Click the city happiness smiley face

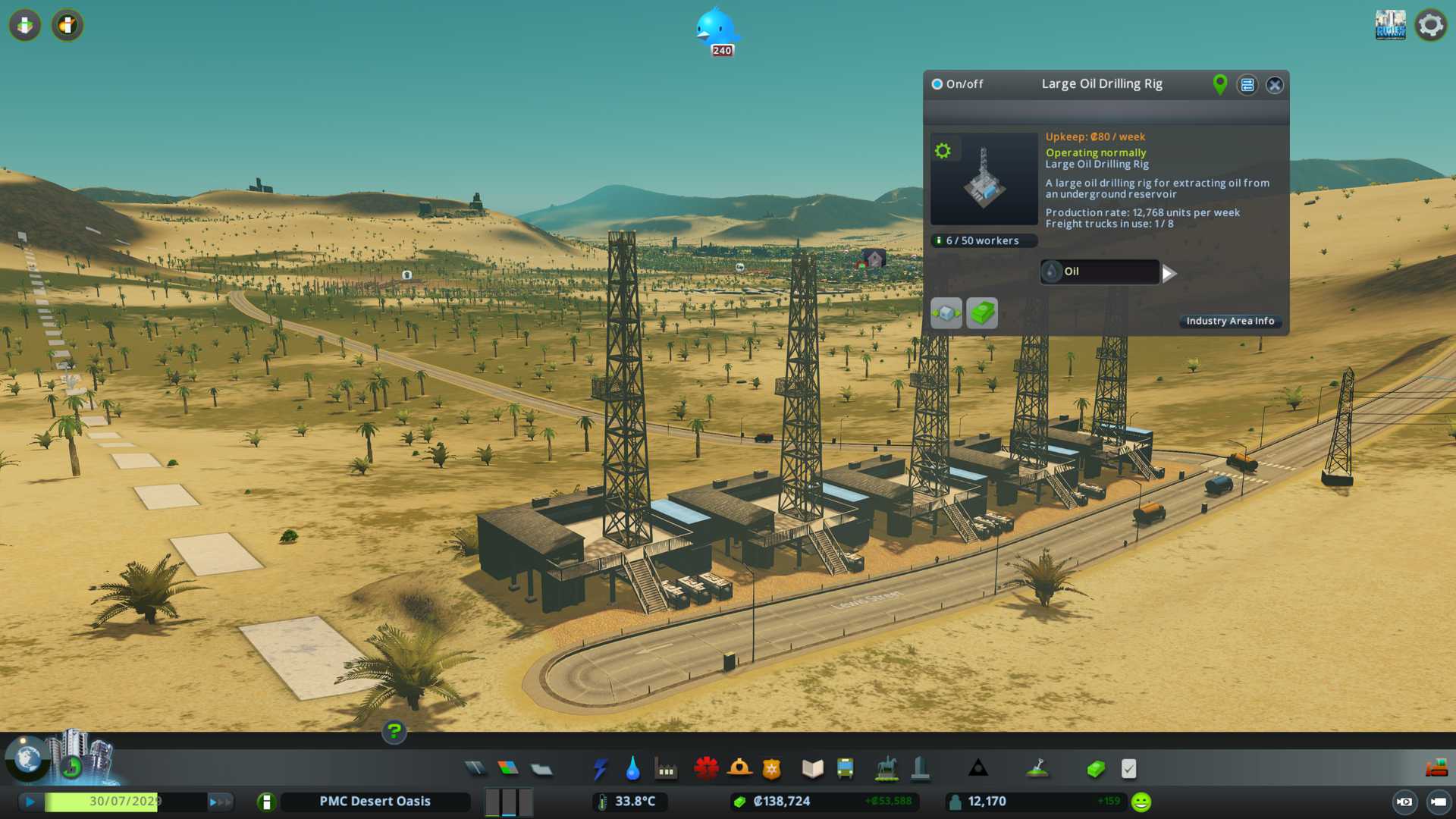point(1141,802)
